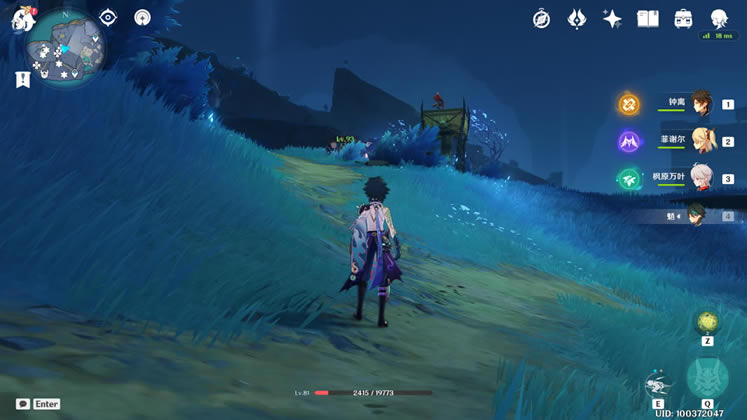The height and width of the screenshot is (420, 747).
Task: Open the quest log exclamation icon
Action: [x=22, y=80]
